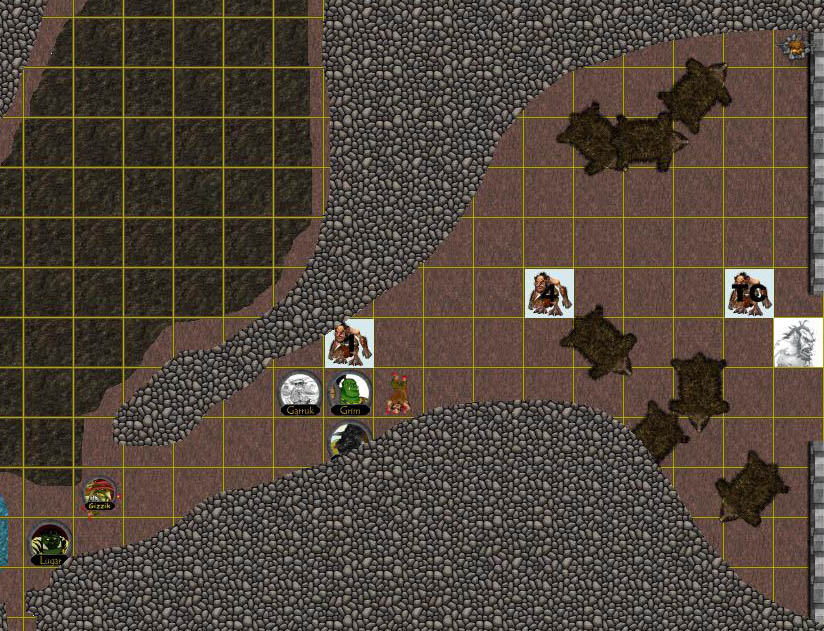Select the white sketched beast token
The width and height of the screenshot is (824, 631).
tap(798, 342)
